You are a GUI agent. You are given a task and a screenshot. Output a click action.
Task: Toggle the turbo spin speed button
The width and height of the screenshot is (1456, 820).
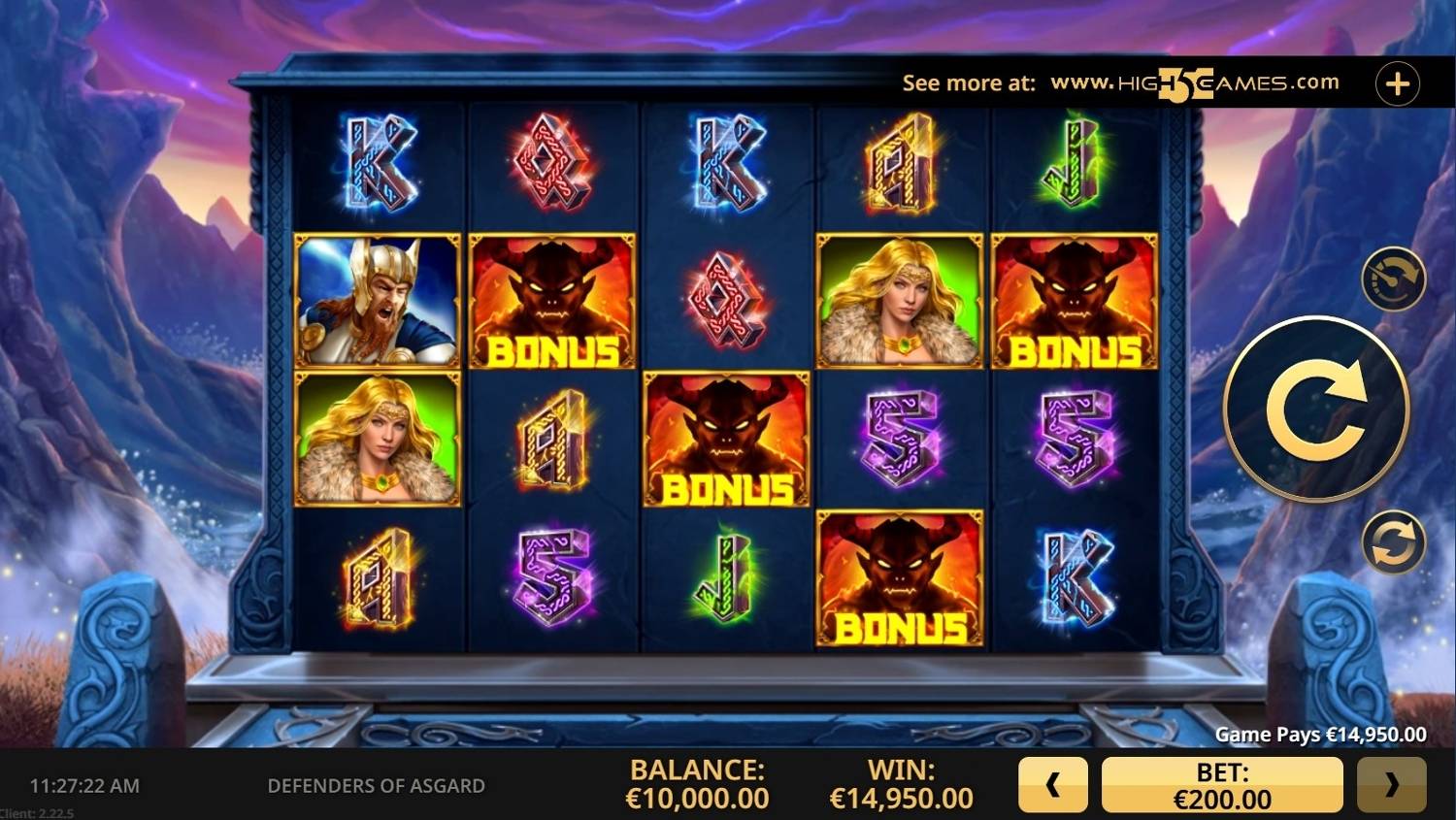click(x=1393, y=279)
